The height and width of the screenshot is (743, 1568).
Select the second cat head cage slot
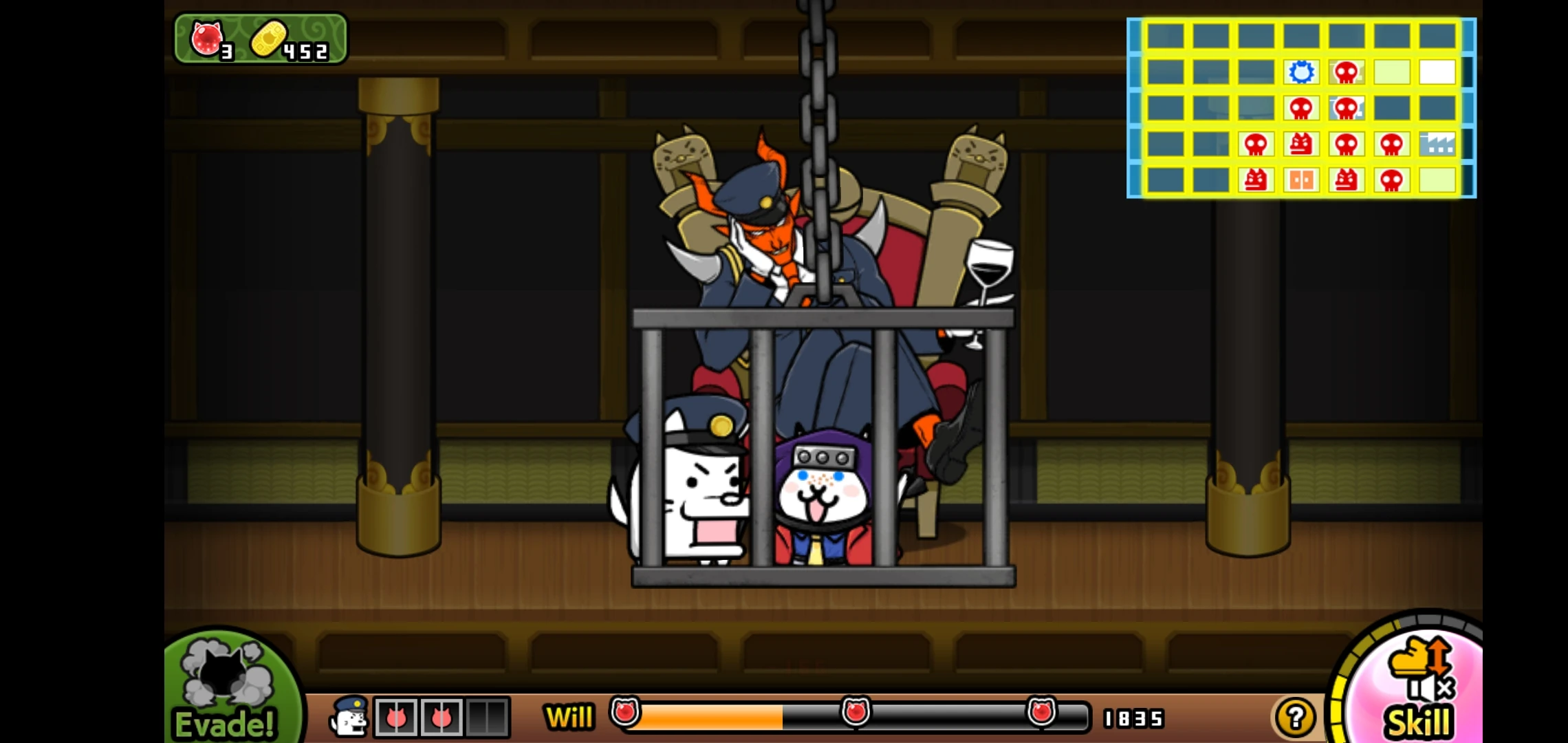coord(444,717)
